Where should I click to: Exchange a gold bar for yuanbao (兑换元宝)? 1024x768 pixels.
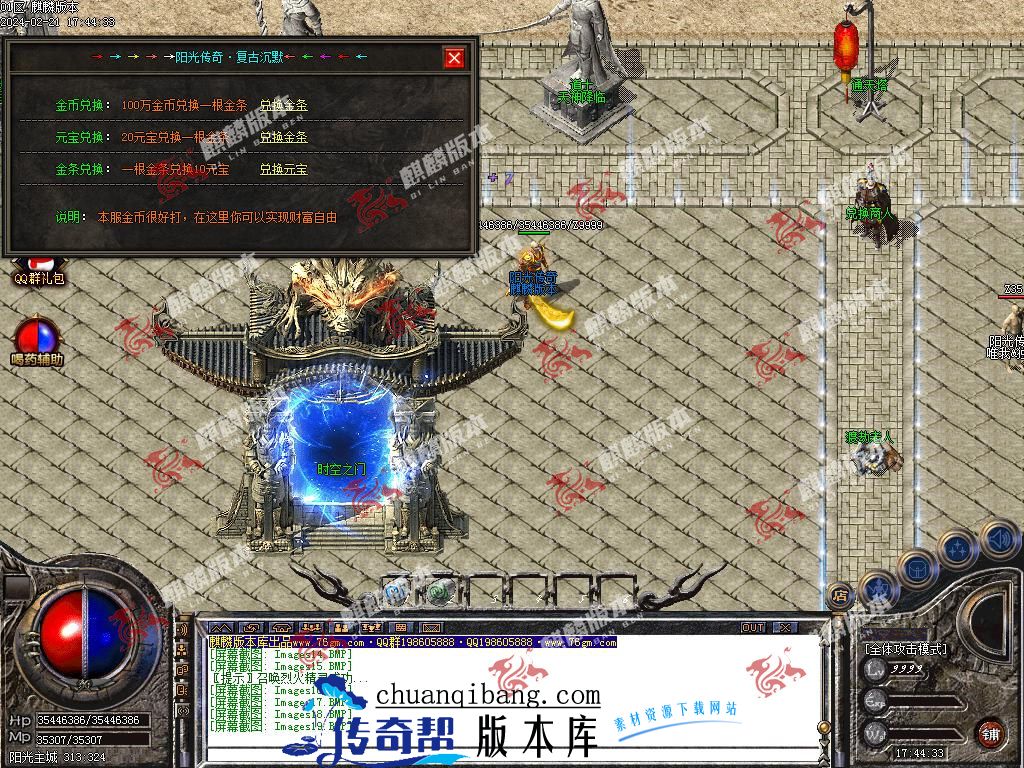pyautogui.click(x=283, y=169)
